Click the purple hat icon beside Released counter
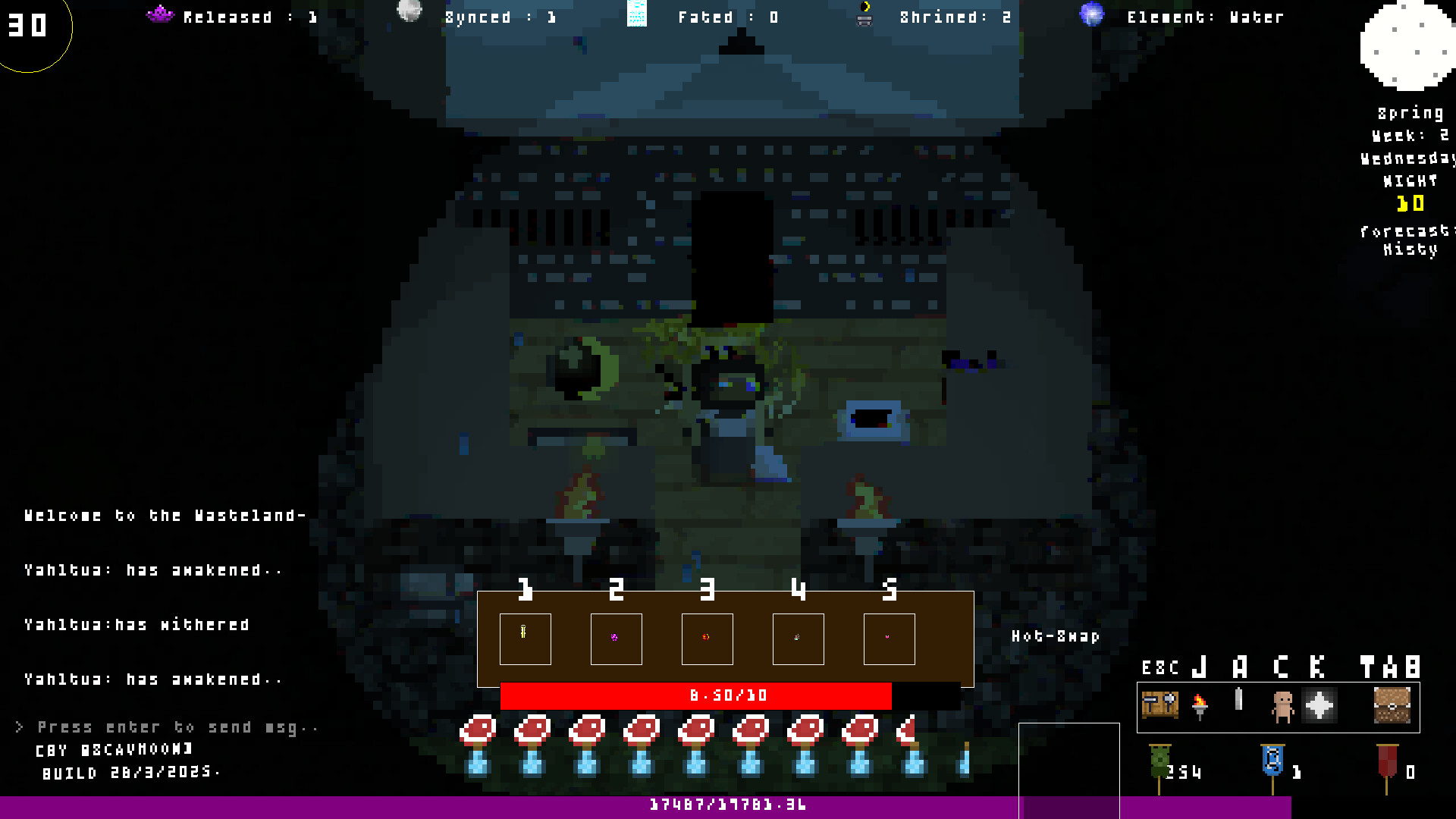 [x=160, y=13]
